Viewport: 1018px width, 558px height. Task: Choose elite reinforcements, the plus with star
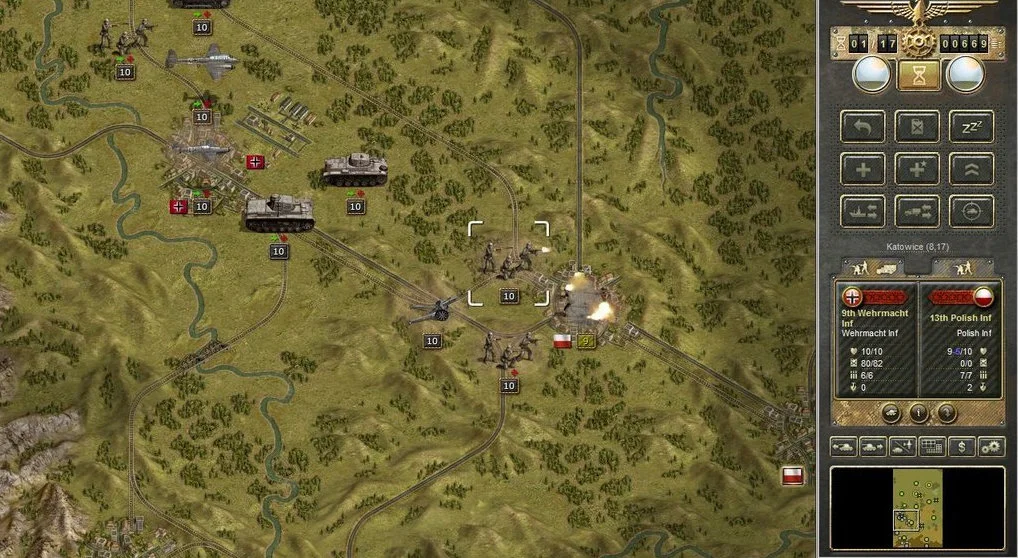(x=916, y=168)
